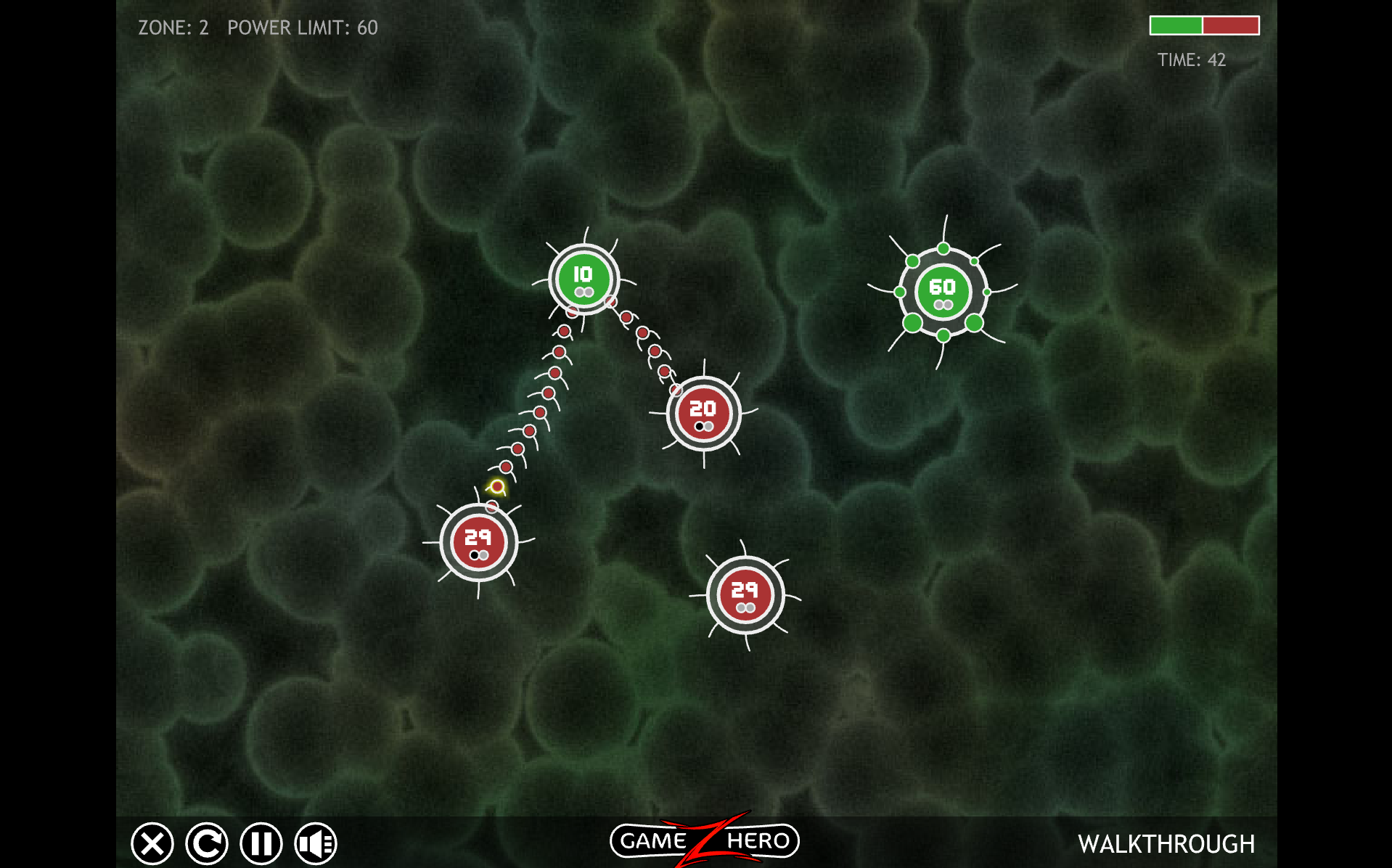This screenshot has width=1392, height=868.
Task: Close the level with the X button
Action: [x=152, y=843]
